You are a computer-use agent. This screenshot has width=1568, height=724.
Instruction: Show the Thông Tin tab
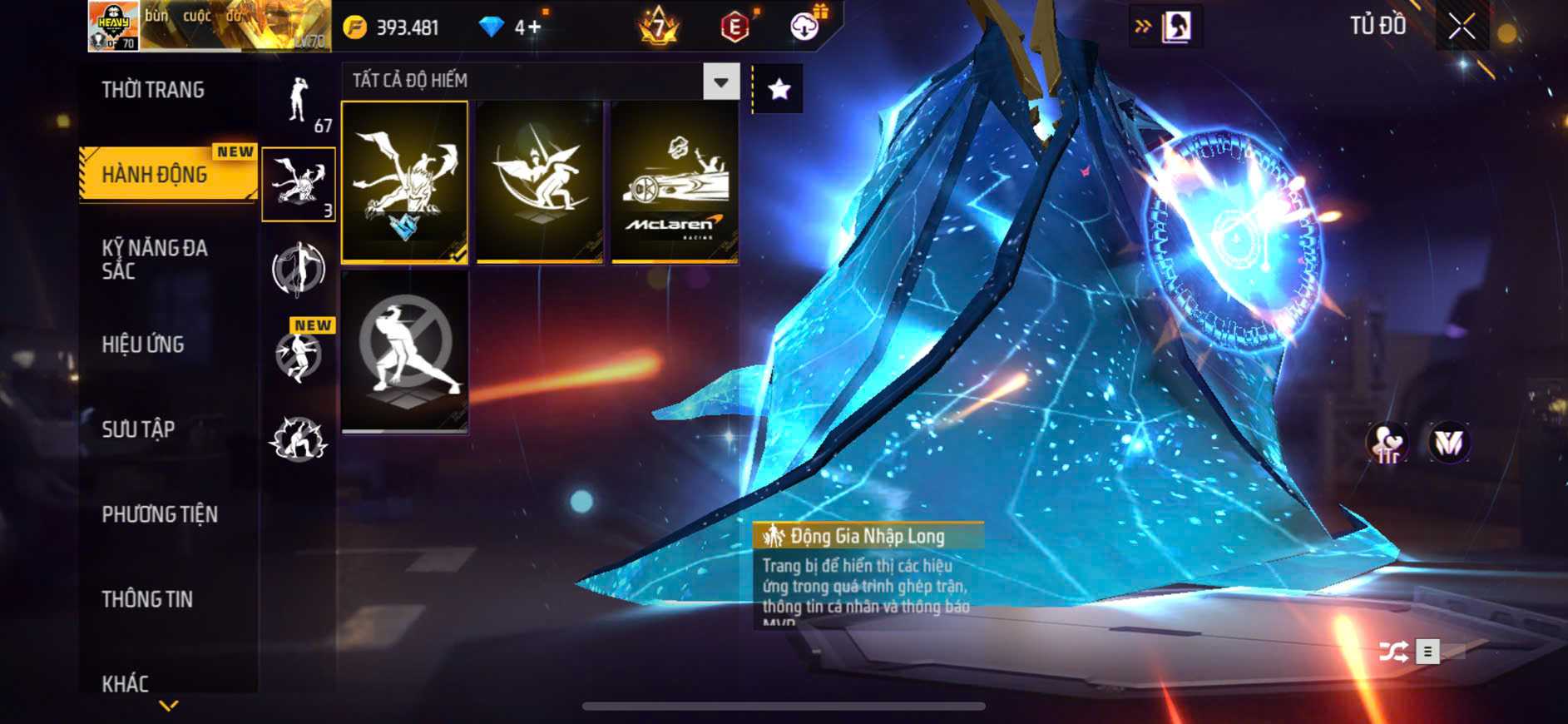tap(147, 599)
